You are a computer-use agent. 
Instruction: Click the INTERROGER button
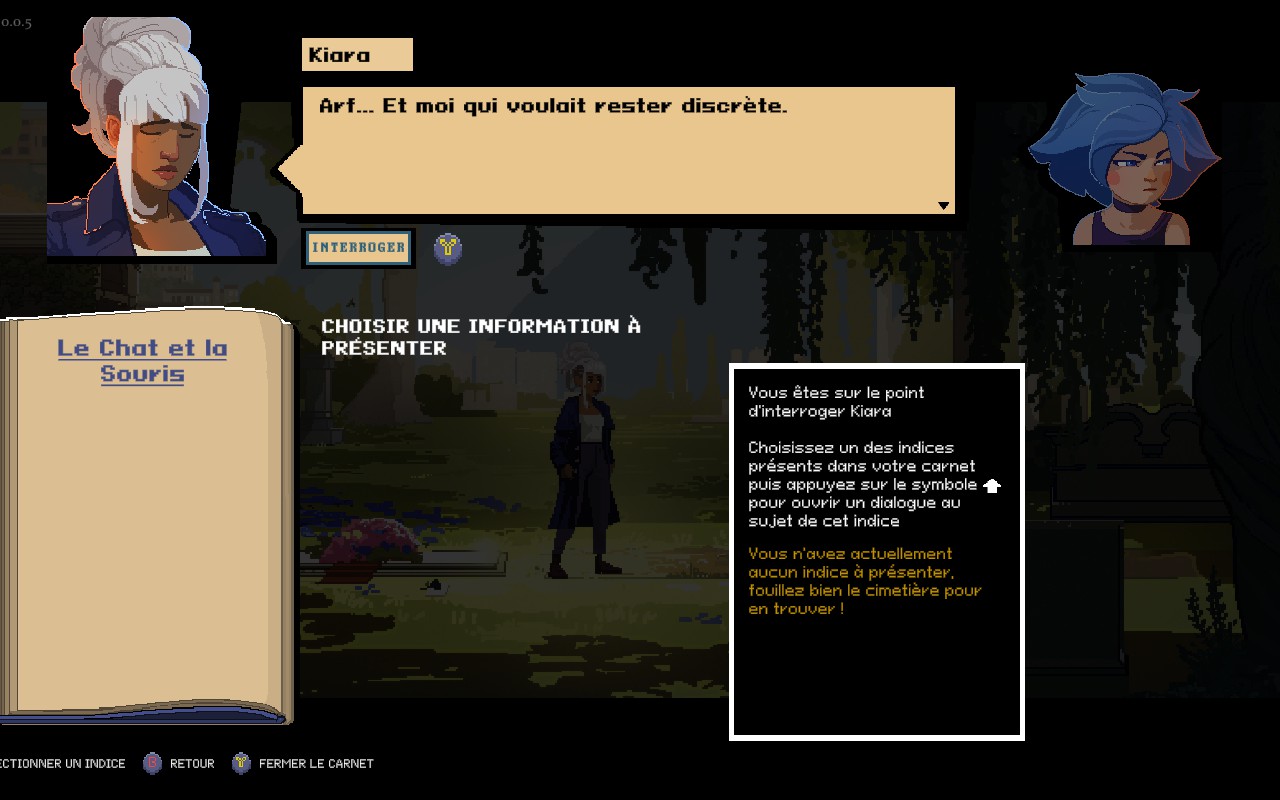(358, 248)
